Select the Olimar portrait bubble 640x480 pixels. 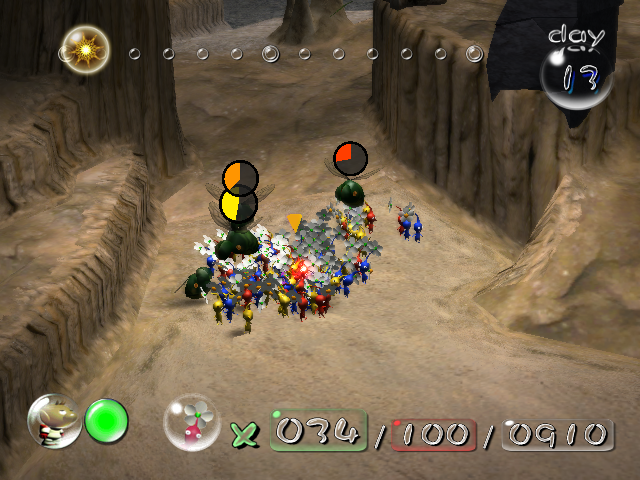[x=53, y=420]
